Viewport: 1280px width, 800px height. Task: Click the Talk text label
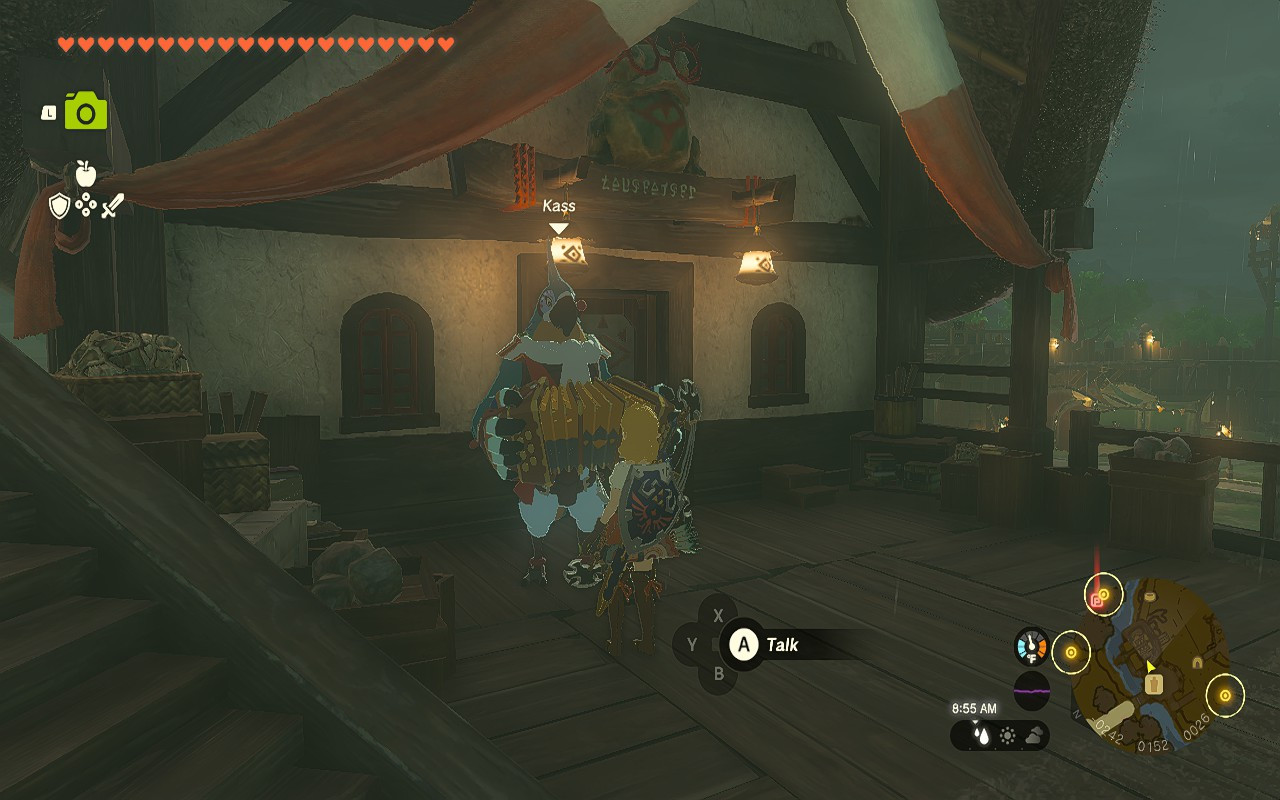(785, 645)
